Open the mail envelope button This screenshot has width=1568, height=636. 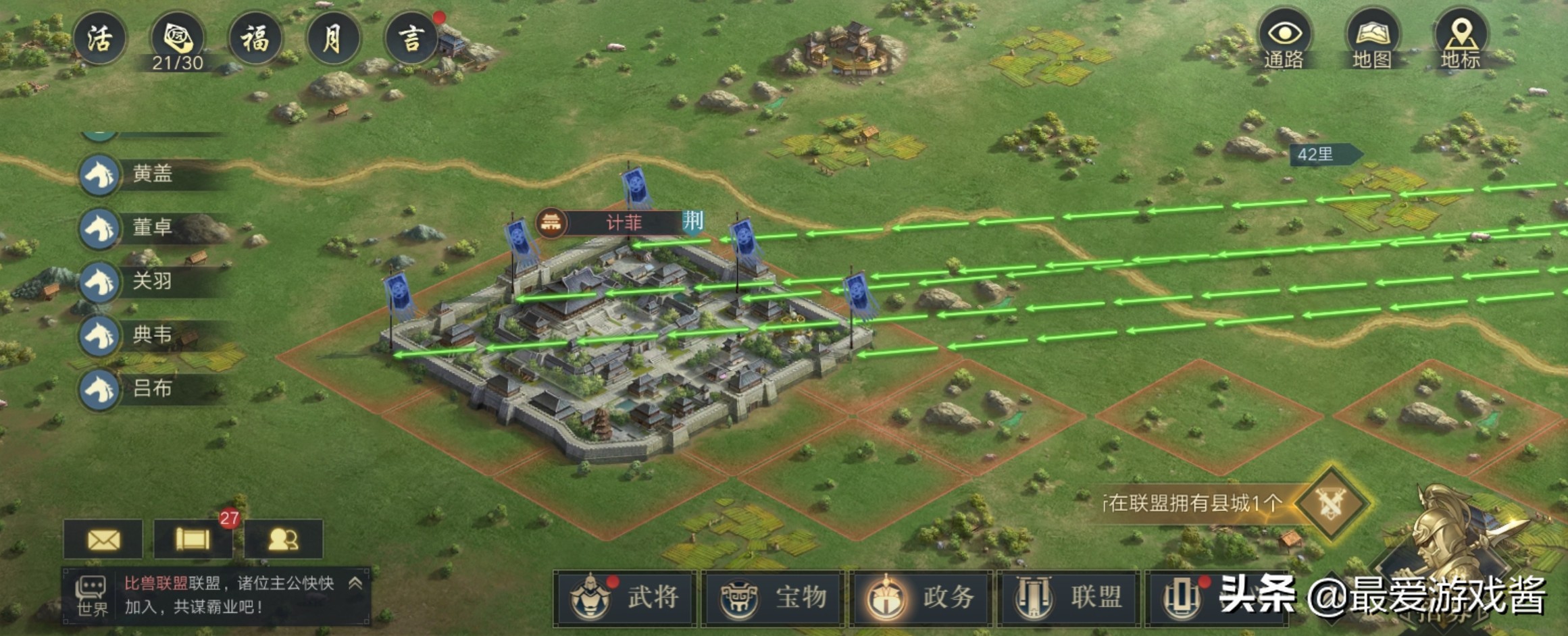point(103,539)
